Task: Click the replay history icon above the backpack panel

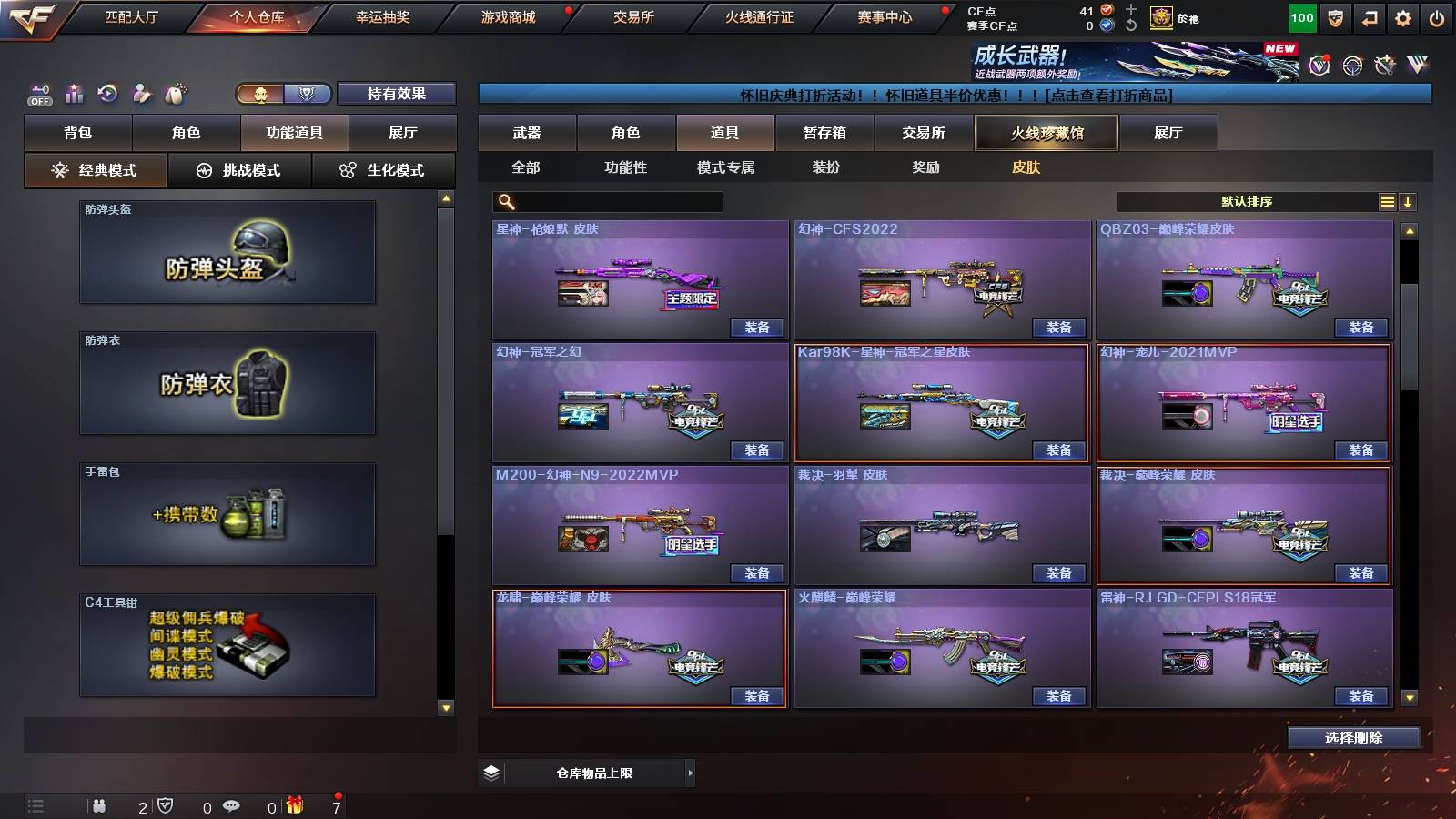Action: coord(107,92)
